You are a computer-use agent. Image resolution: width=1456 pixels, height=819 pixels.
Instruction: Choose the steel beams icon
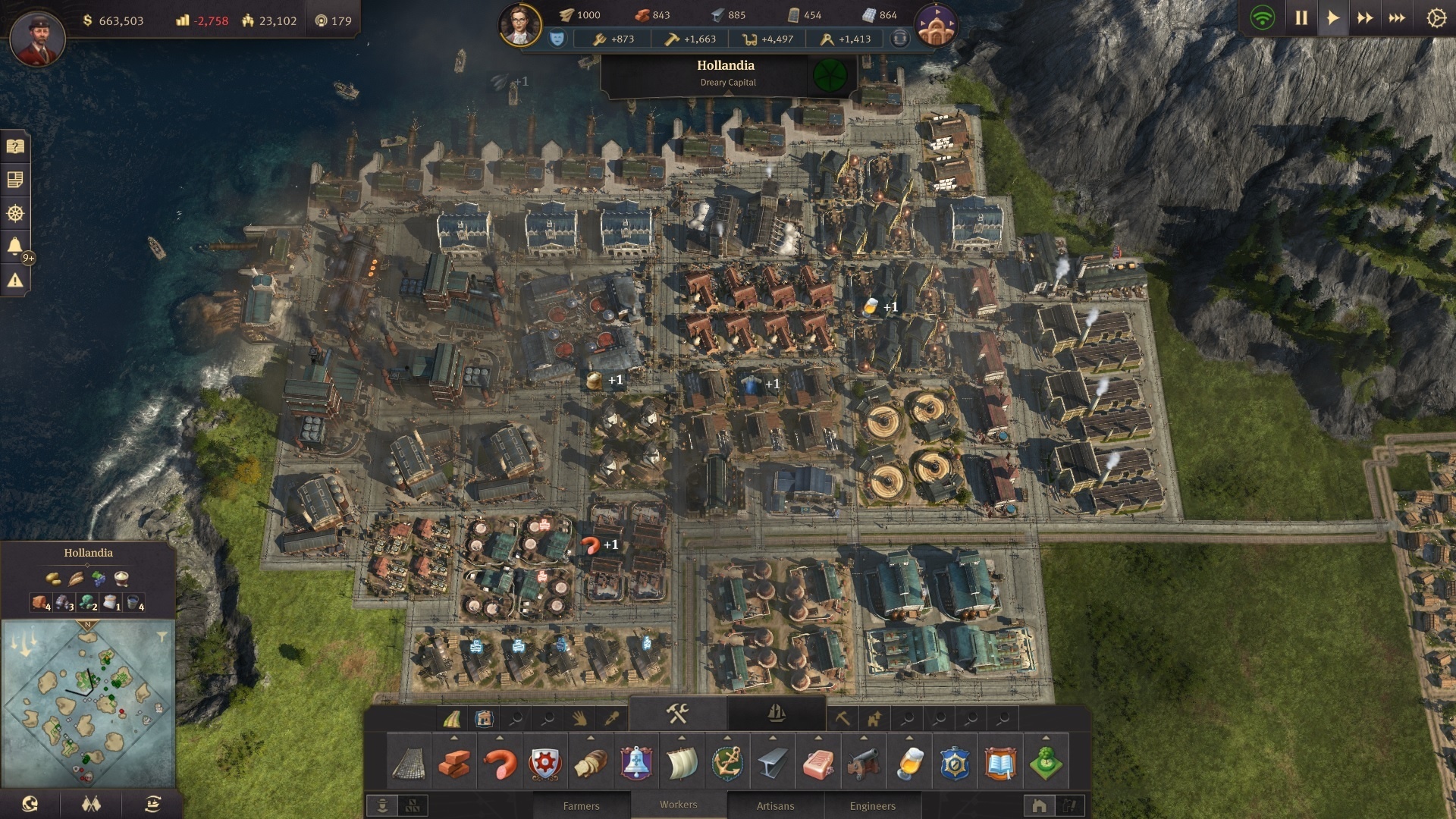click(773, 764)
